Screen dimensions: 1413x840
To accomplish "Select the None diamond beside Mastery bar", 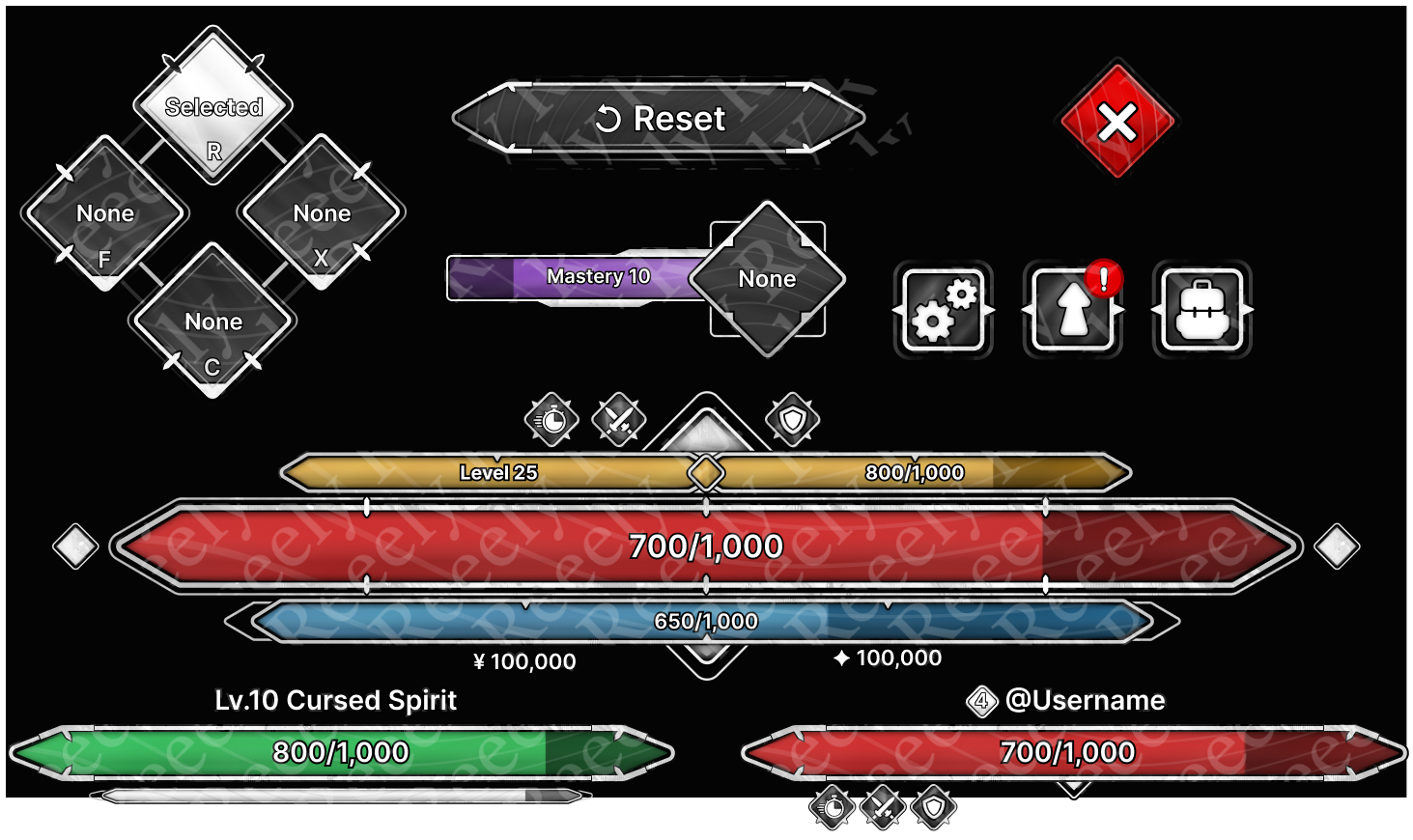I will (768, 279).
